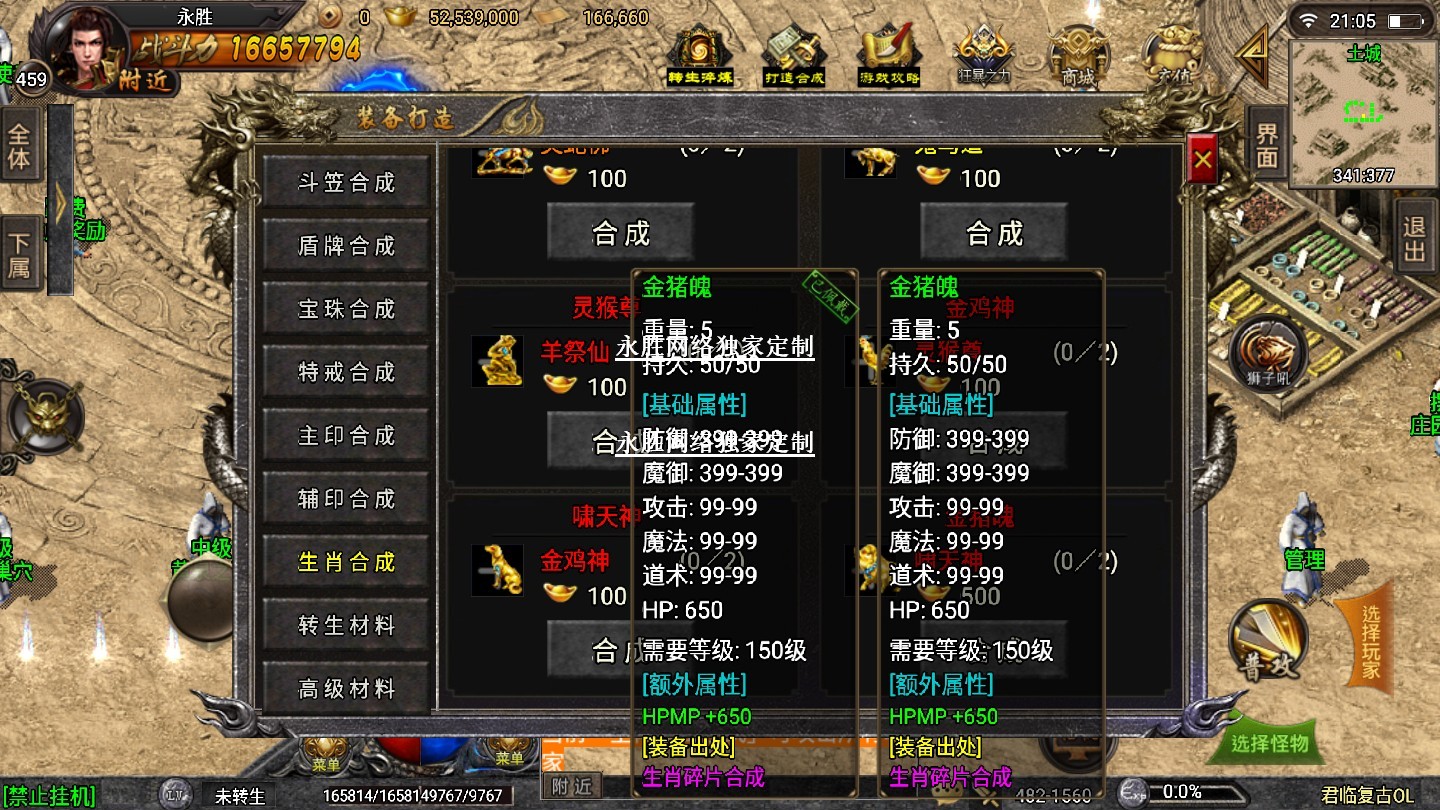Switch to the 辅印合成 category
1440x810 pixels.
point(346,499)
